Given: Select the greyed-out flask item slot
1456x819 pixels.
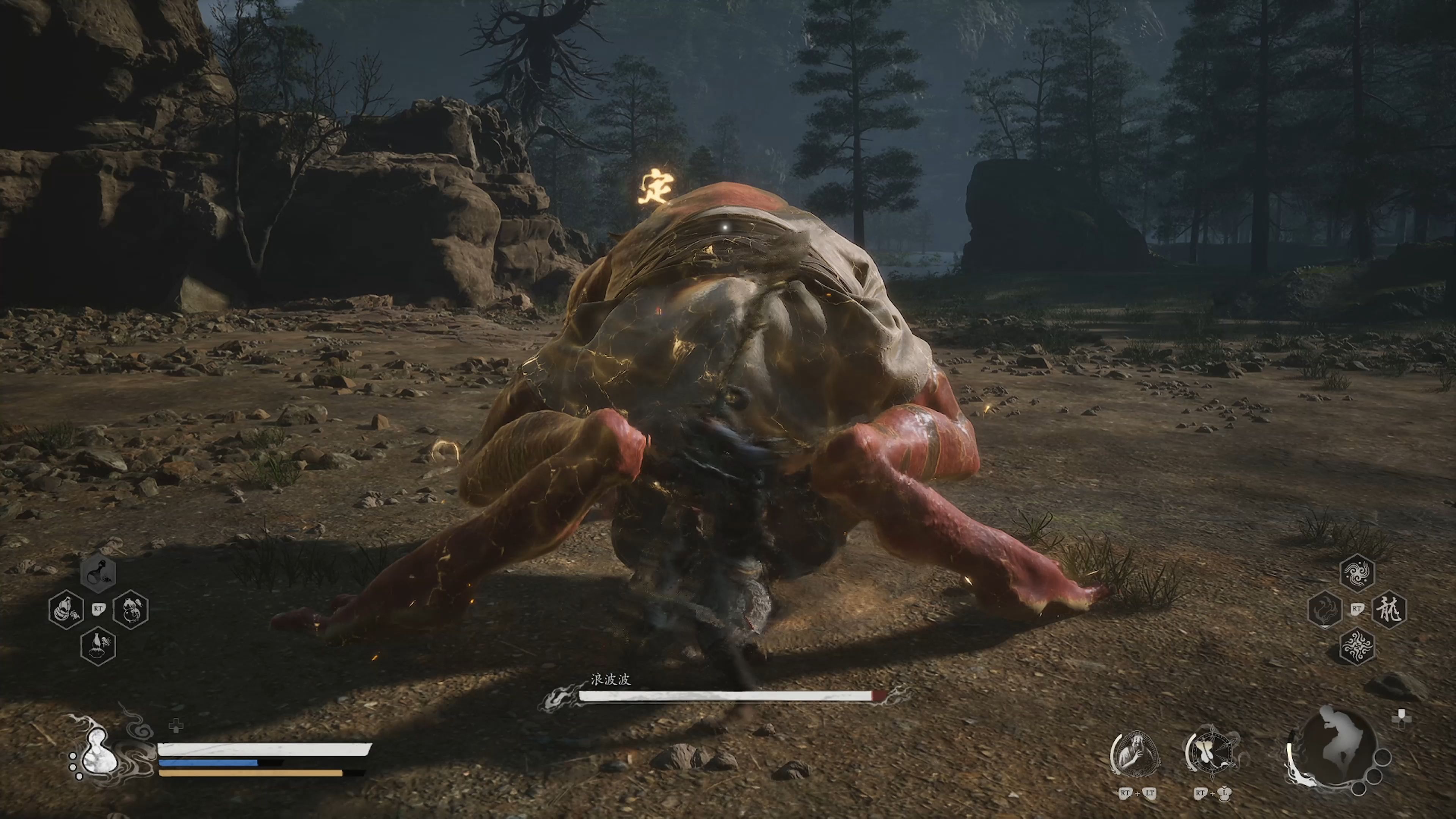Looking at the screenshot, I should coord(98,573).
